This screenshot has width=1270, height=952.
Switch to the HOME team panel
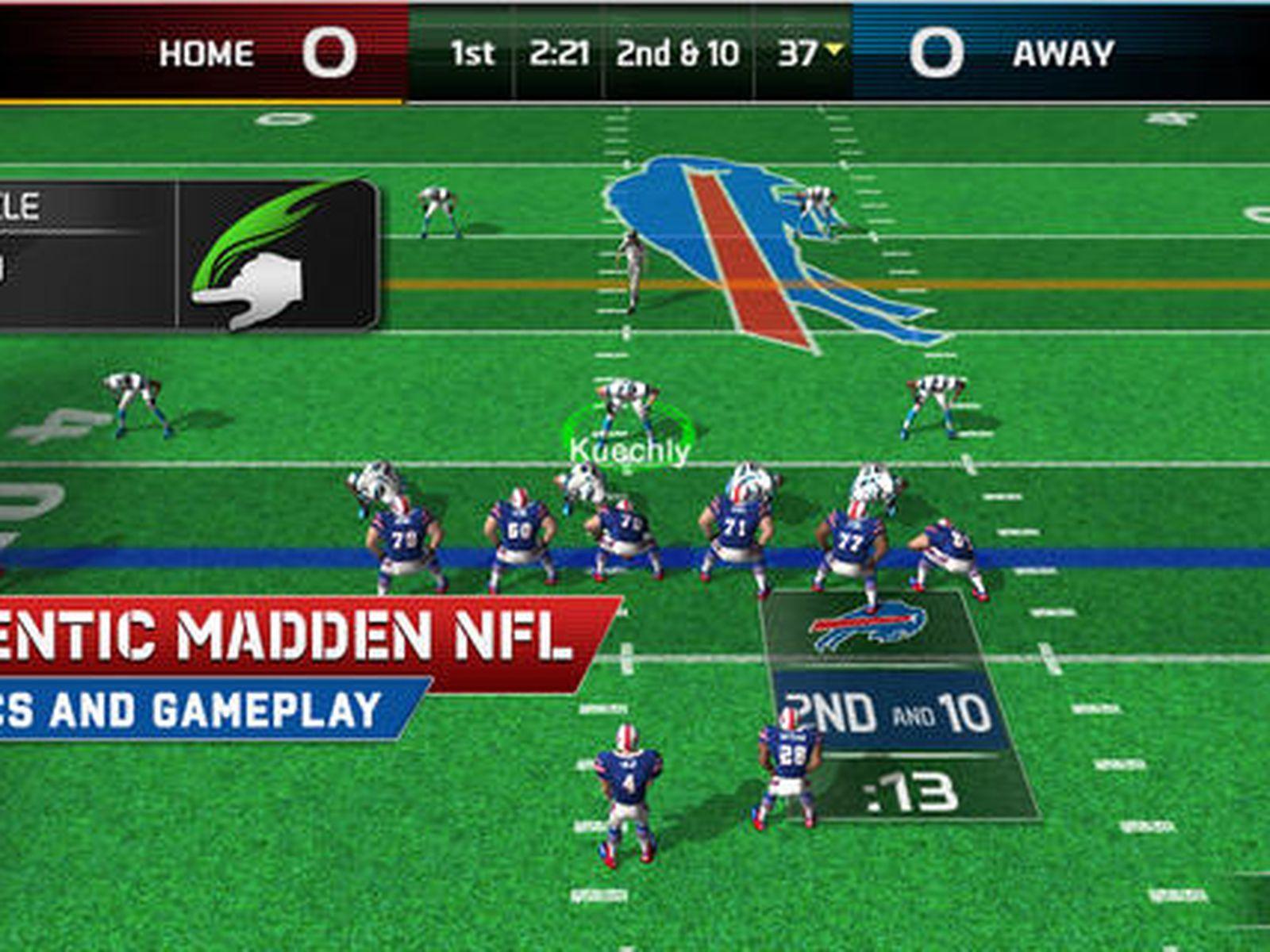(206, 54)
